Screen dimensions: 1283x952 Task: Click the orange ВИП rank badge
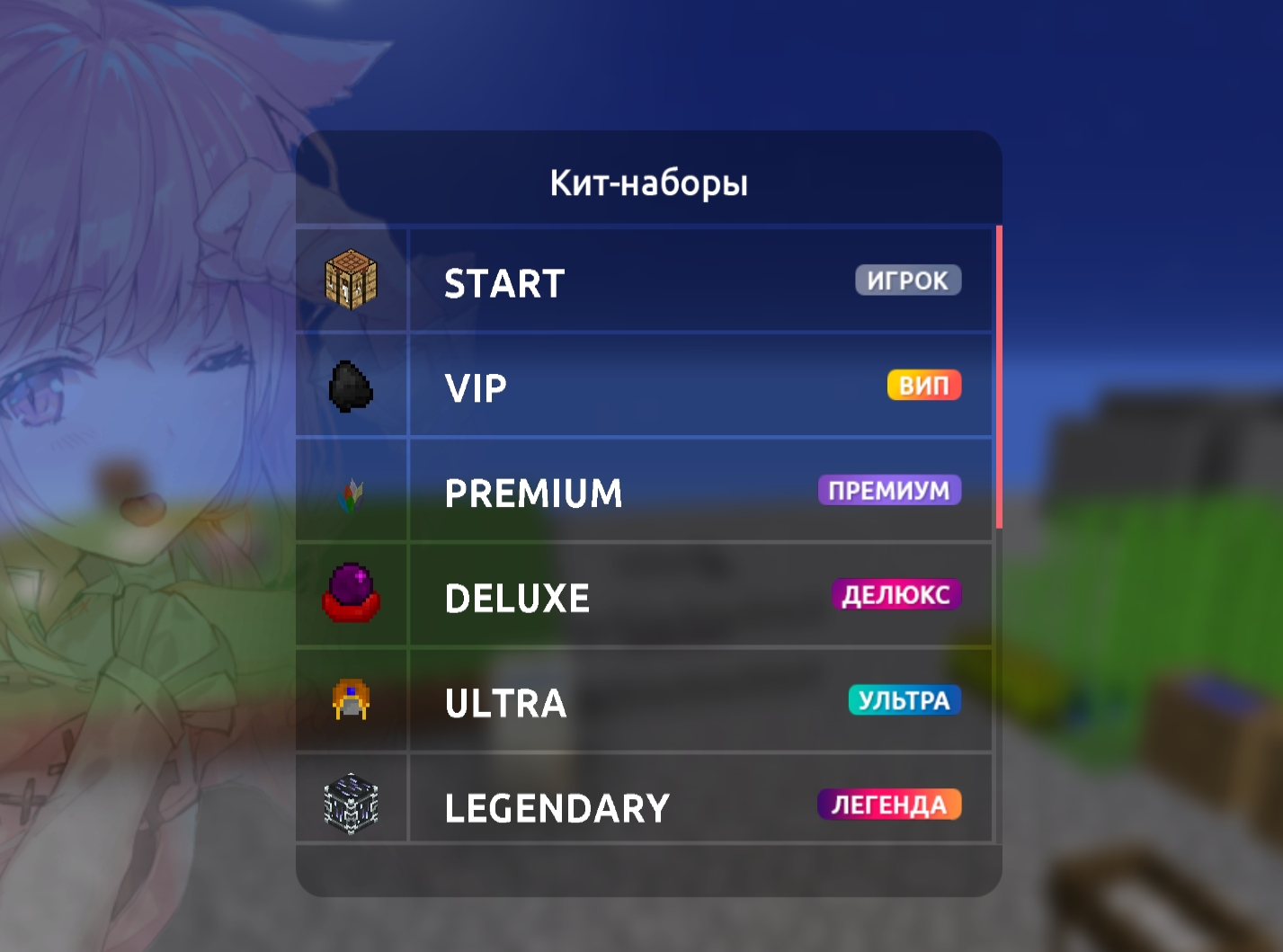point(923,386)
